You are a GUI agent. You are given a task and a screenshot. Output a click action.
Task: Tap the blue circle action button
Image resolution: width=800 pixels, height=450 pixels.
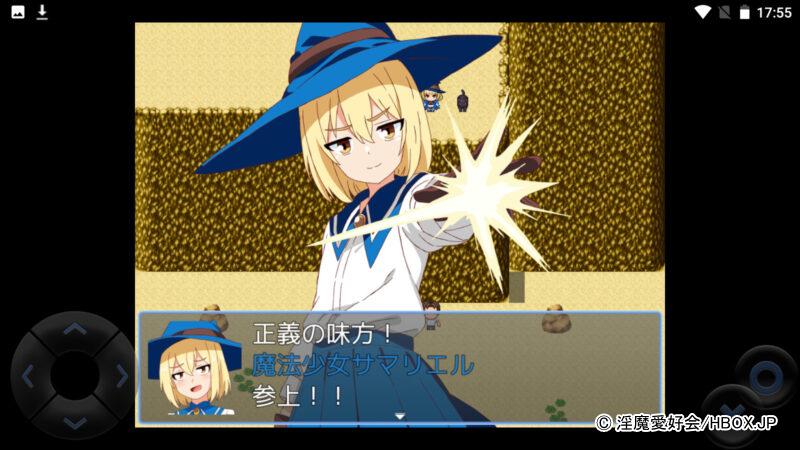tap(766, 376)
